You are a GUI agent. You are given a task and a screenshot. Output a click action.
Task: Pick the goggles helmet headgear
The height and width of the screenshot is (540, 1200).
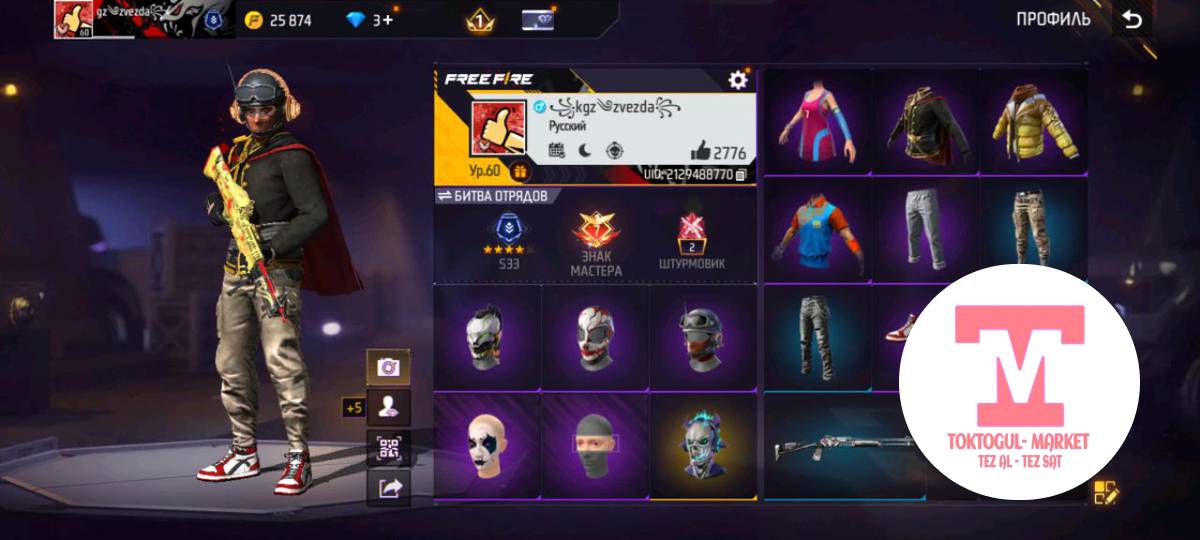[x=702, y=337]
